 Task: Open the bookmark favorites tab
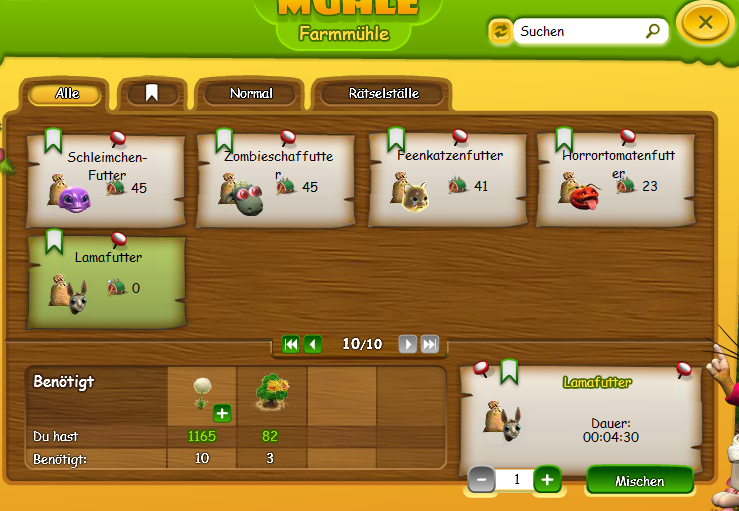point(152,93)
